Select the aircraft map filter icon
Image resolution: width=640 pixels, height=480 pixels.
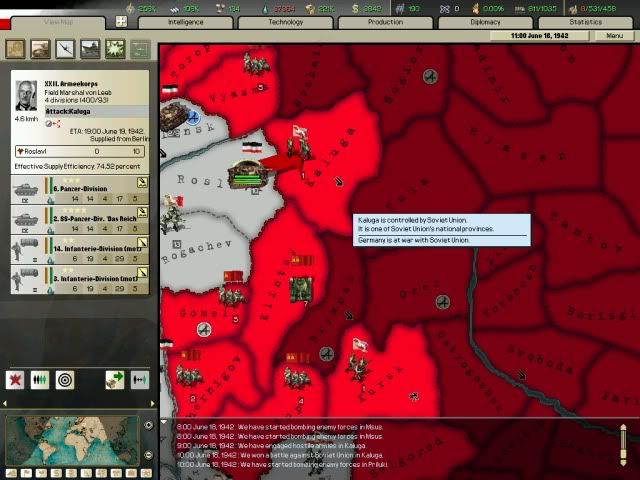click(x=65, y=48)
